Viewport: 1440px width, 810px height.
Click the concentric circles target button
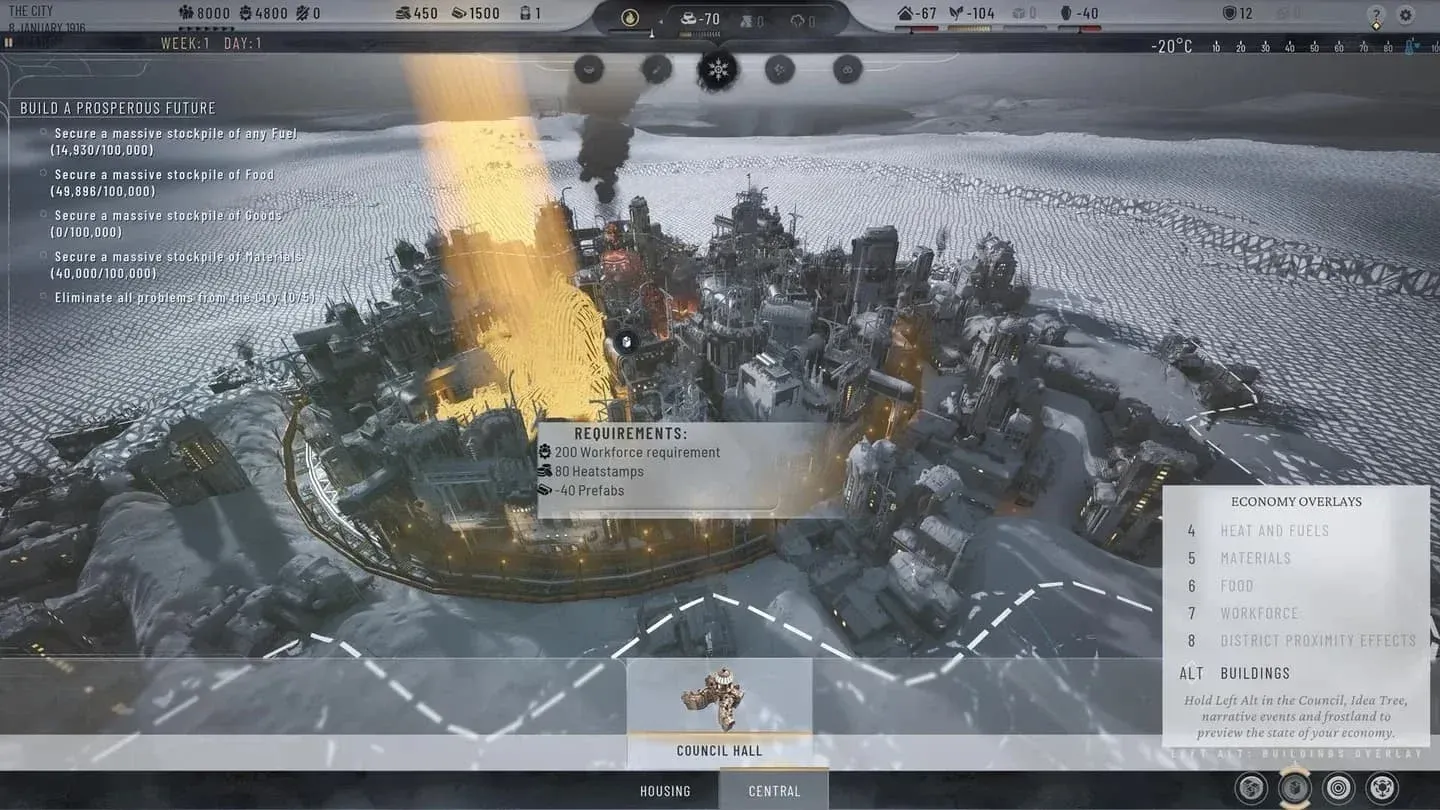tap(1338, 788)
